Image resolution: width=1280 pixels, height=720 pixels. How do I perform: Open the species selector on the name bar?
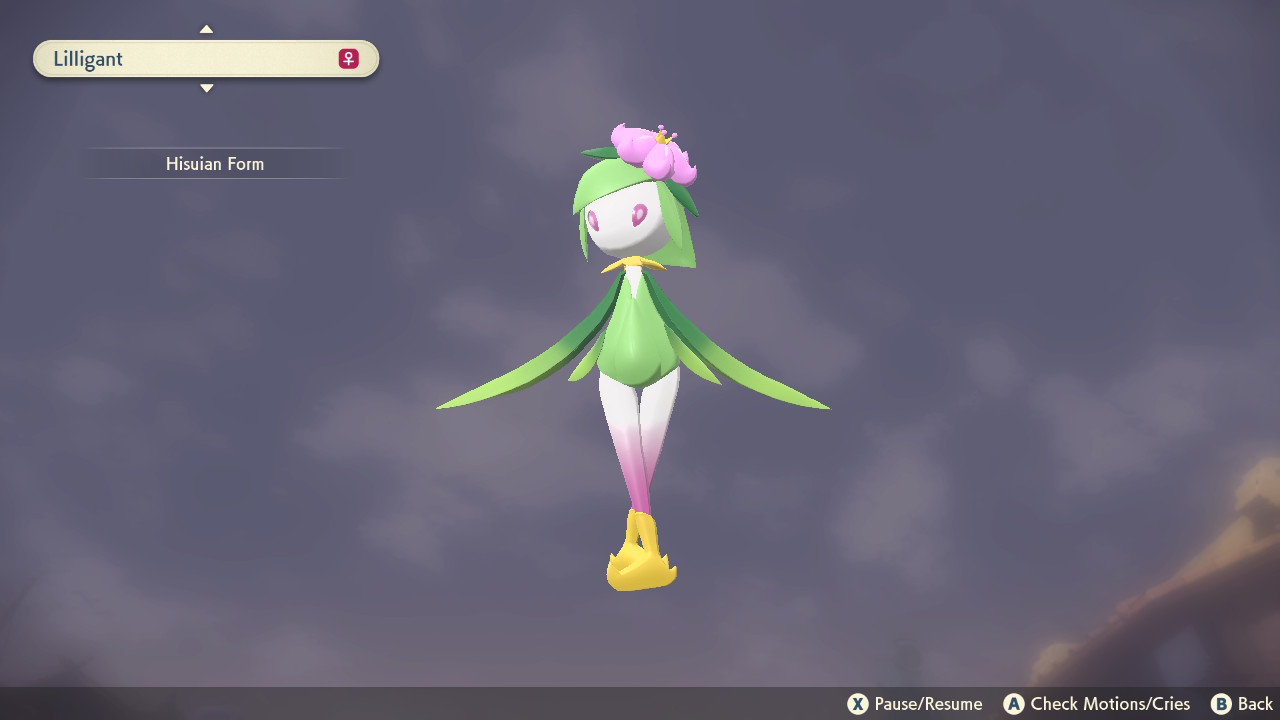[206, 58]
